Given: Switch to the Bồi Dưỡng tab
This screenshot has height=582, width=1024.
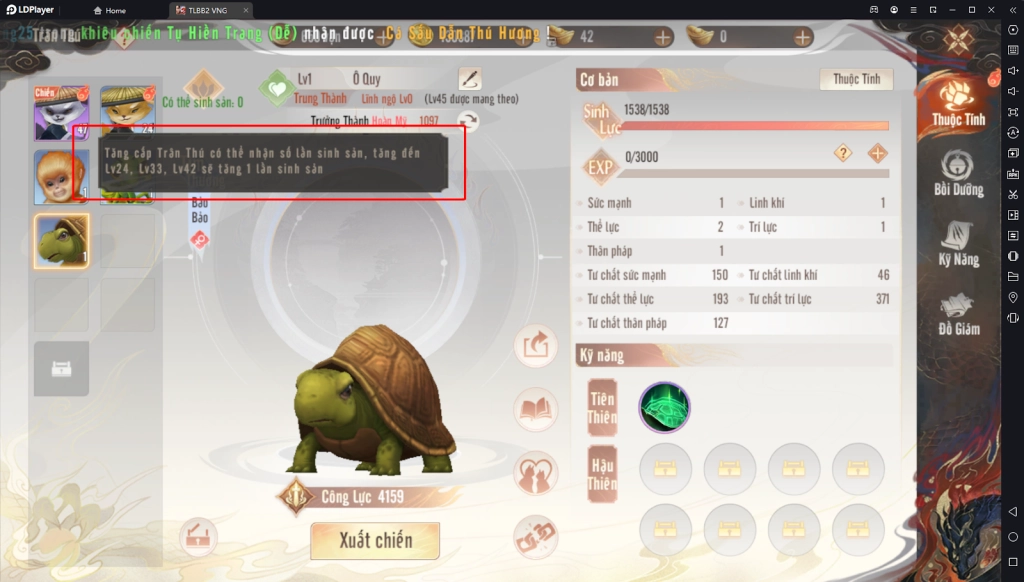Looking at the screenshot, I should pos(958,173).
